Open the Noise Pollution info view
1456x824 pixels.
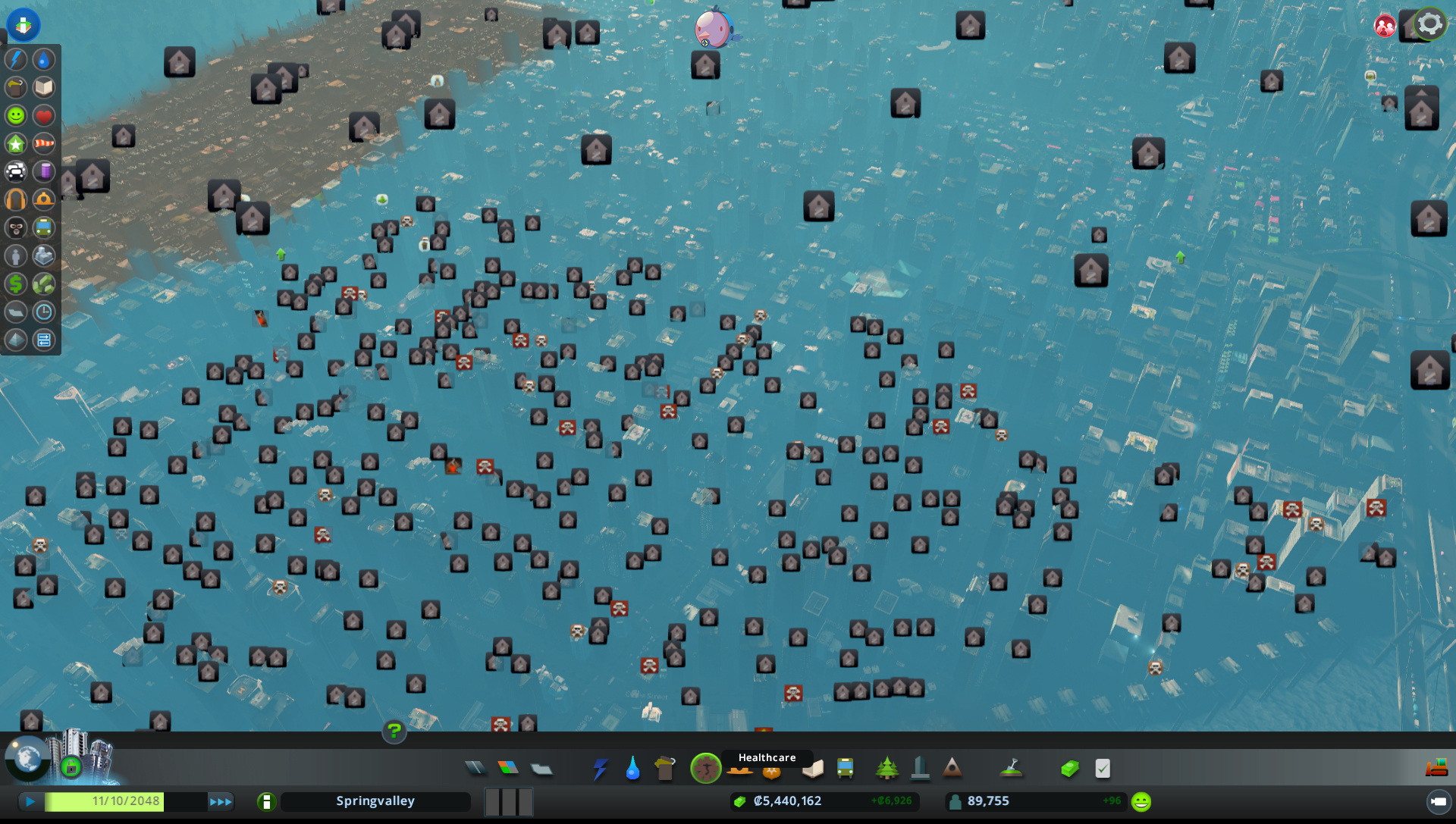pos(17,199)
